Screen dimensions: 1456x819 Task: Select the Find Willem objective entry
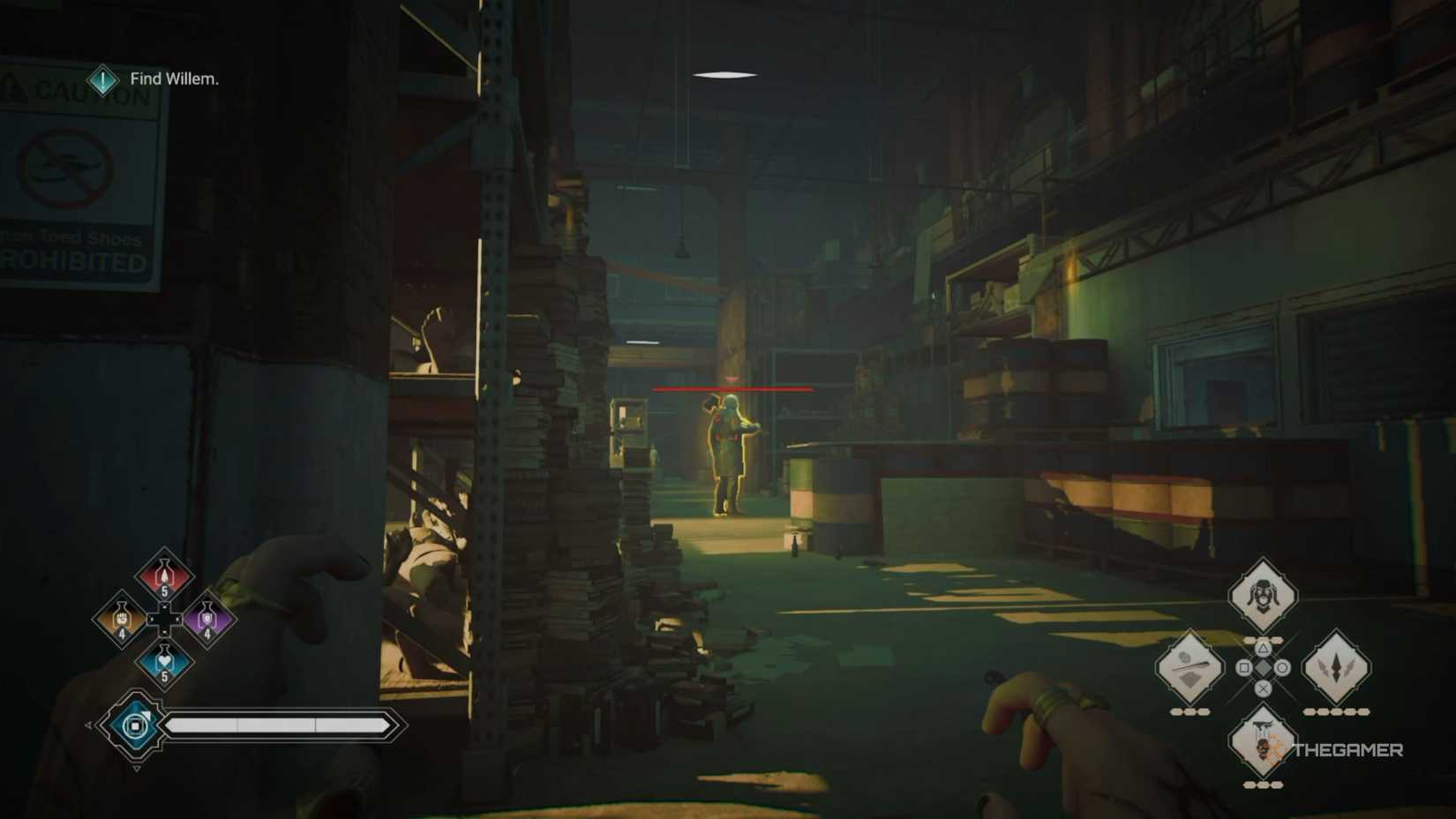(x=173, y=79)
